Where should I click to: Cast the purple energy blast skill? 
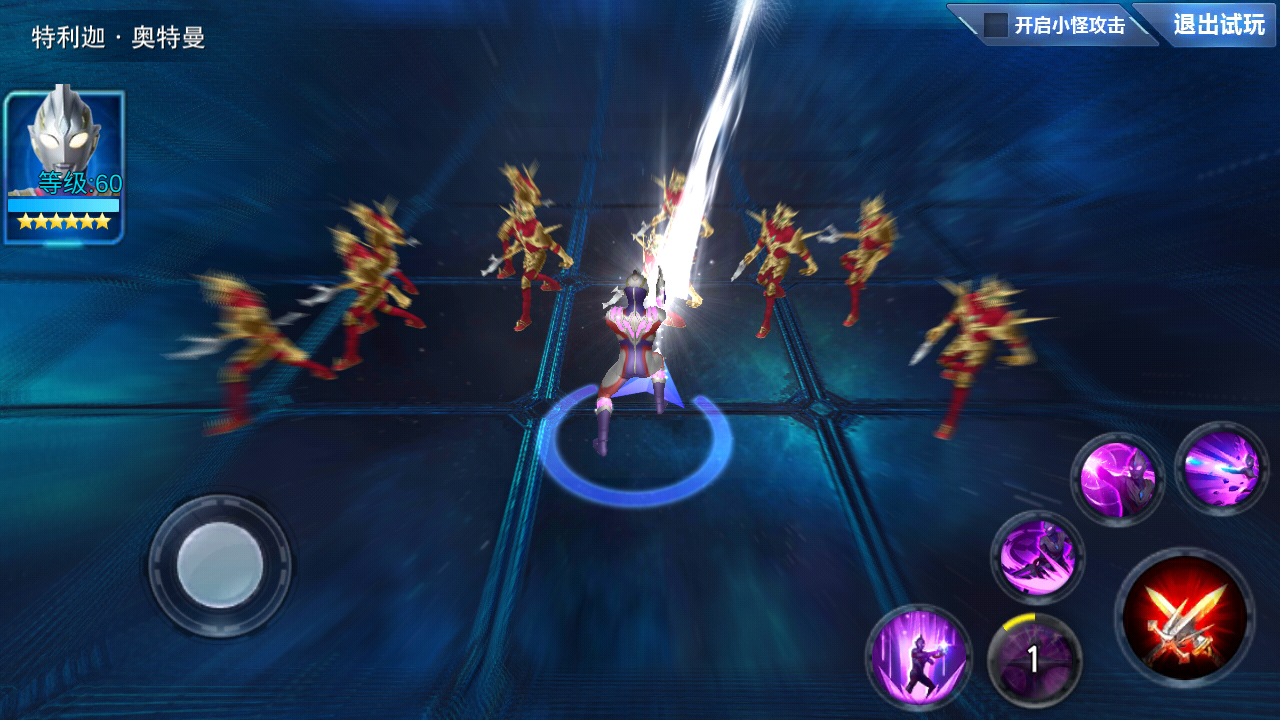[x=1221, y=469]
